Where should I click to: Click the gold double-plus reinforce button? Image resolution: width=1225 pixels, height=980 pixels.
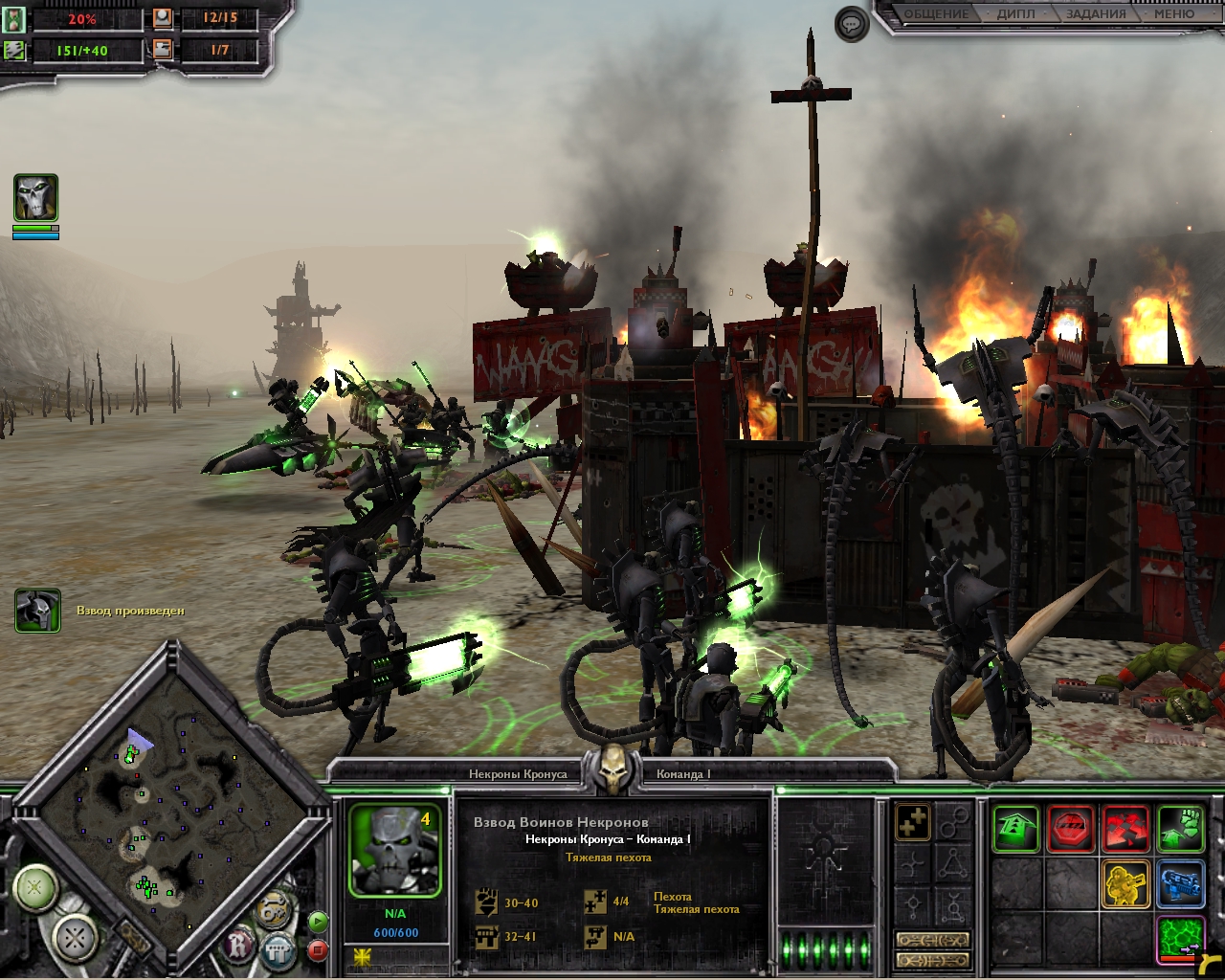914,822
